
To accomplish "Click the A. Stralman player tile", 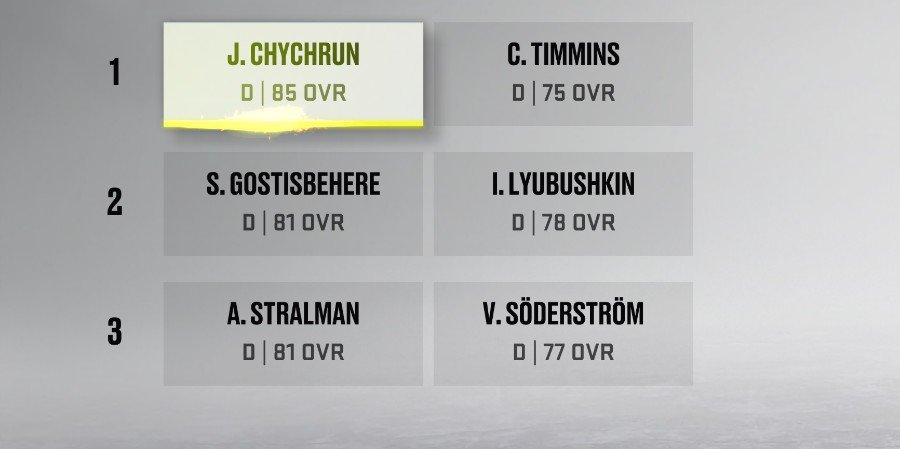I will (x=293, y=333).
